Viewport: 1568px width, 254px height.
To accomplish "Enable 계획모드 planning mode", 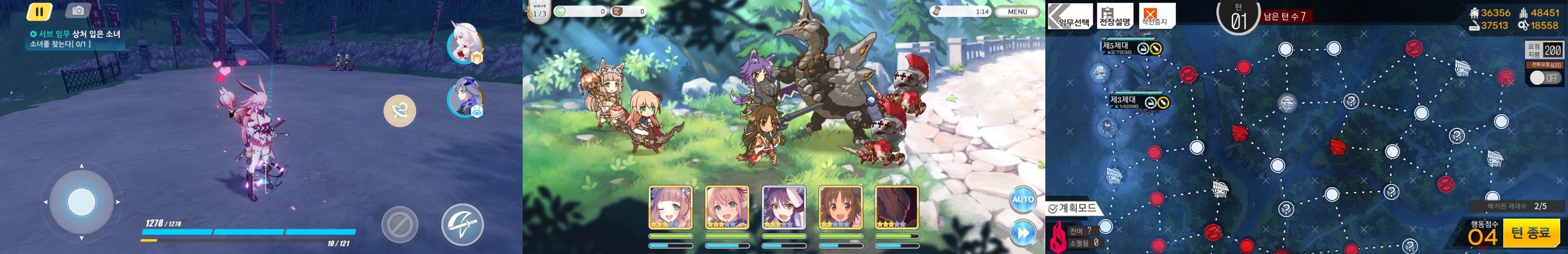I will (1074, 208).
